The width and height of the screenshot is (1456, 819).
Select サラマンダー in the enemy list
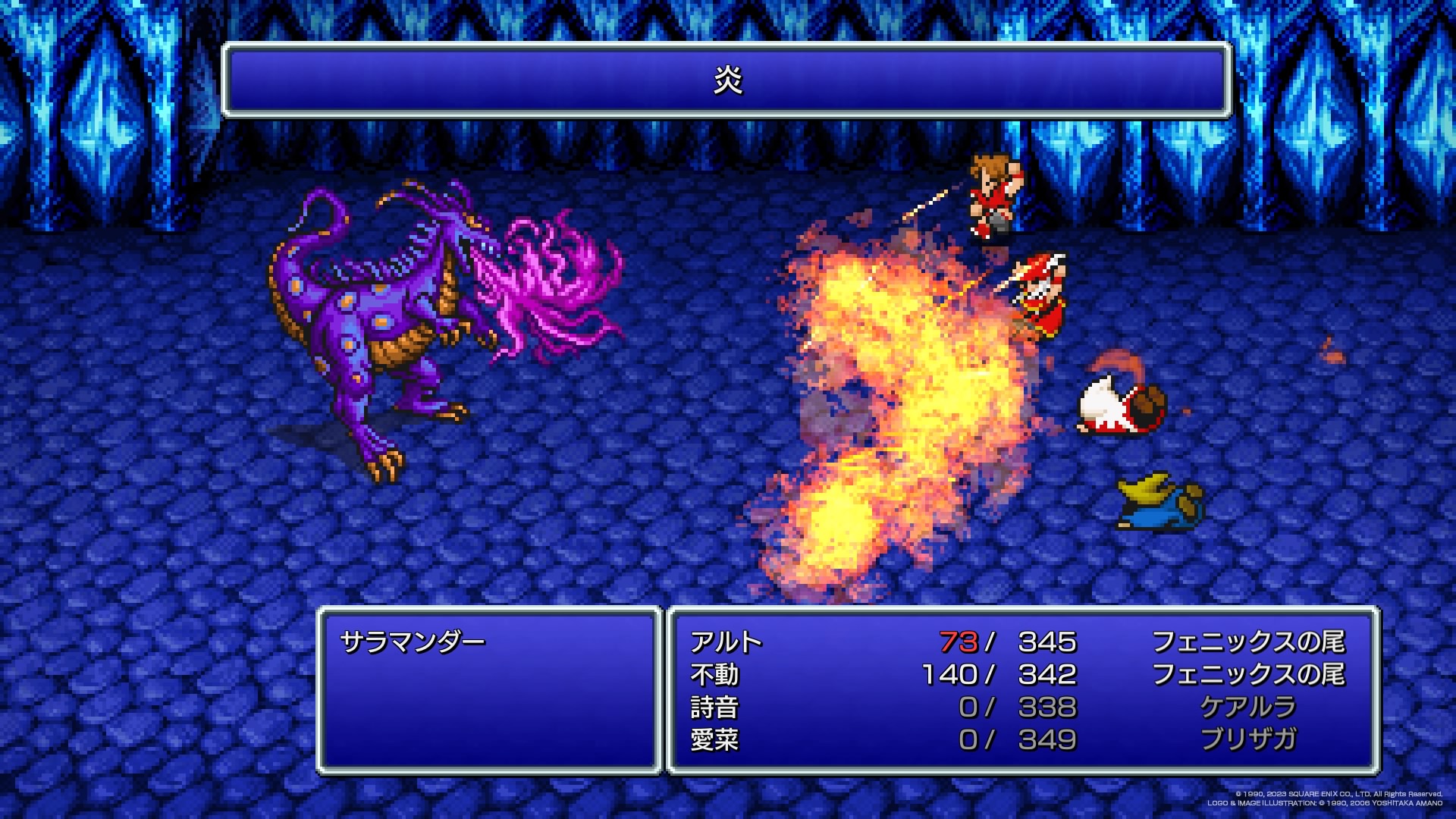tap(413, 642)
